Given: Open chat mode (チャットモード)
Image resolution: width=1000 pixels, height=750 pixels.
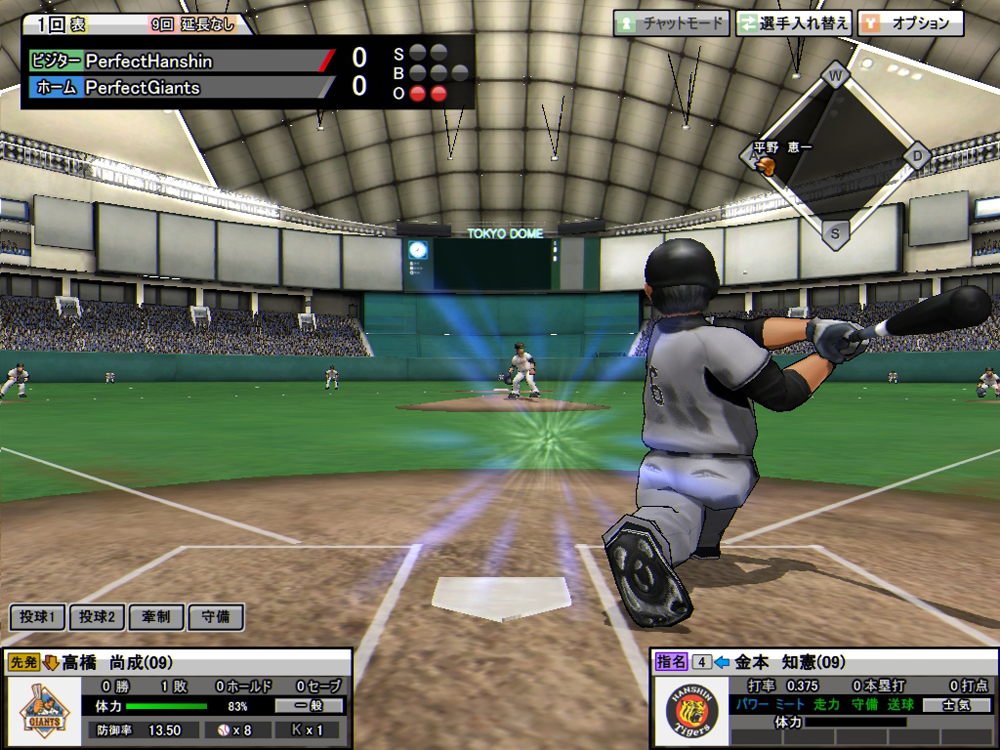Looking at the screenshot, I should point(671,23).
